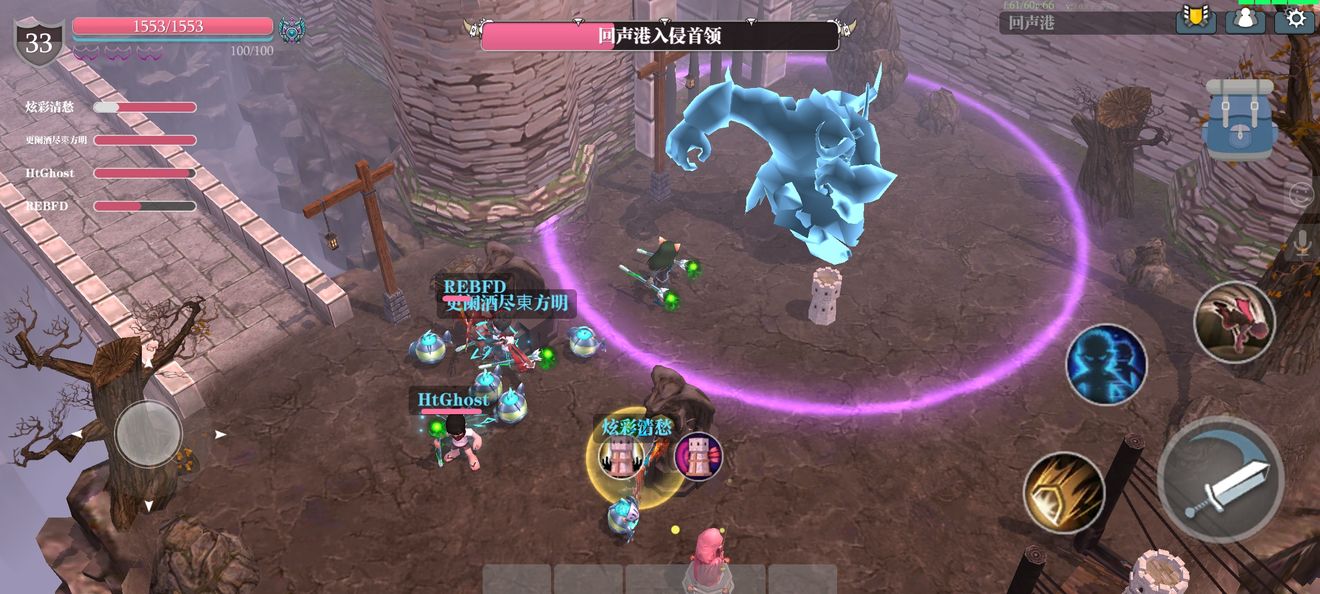Use the red-caped leaping dash skill

click(1234, 321)
